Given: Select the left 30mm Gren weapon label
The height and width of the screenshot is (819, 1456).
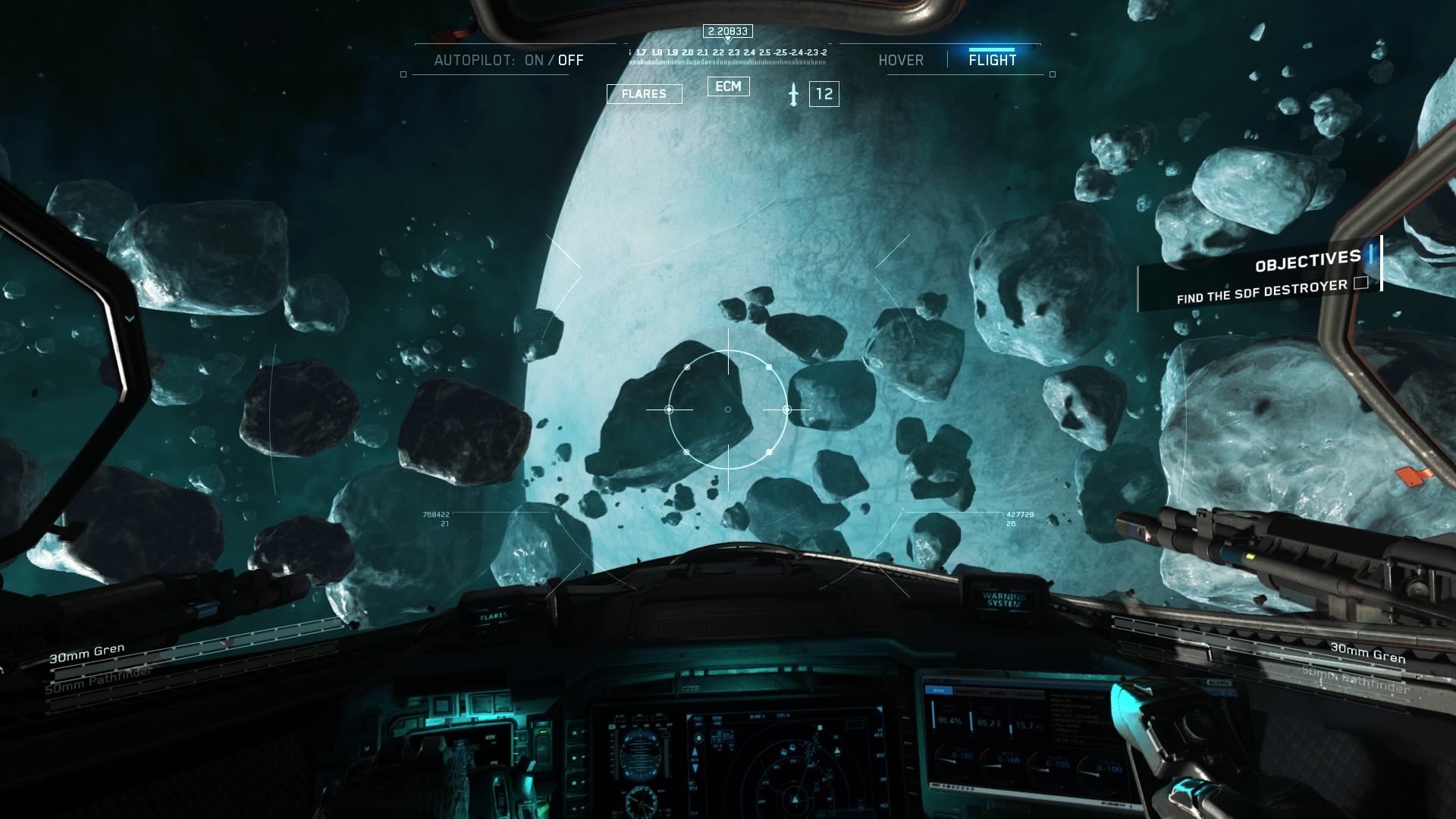Looking at the screenshot, I should (x=86, y=653).
